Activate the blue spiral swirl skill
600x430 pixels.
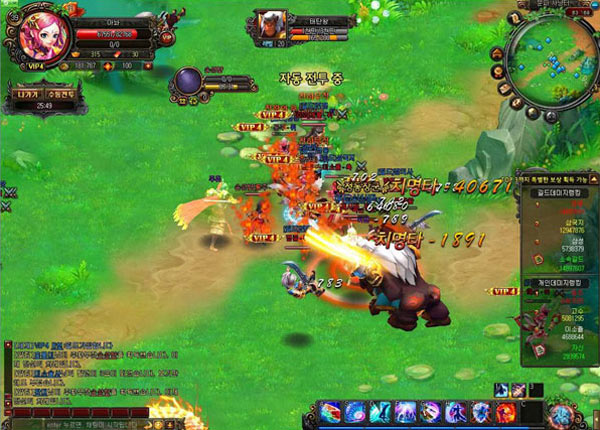pyautogui.click(x=357, y=412)
